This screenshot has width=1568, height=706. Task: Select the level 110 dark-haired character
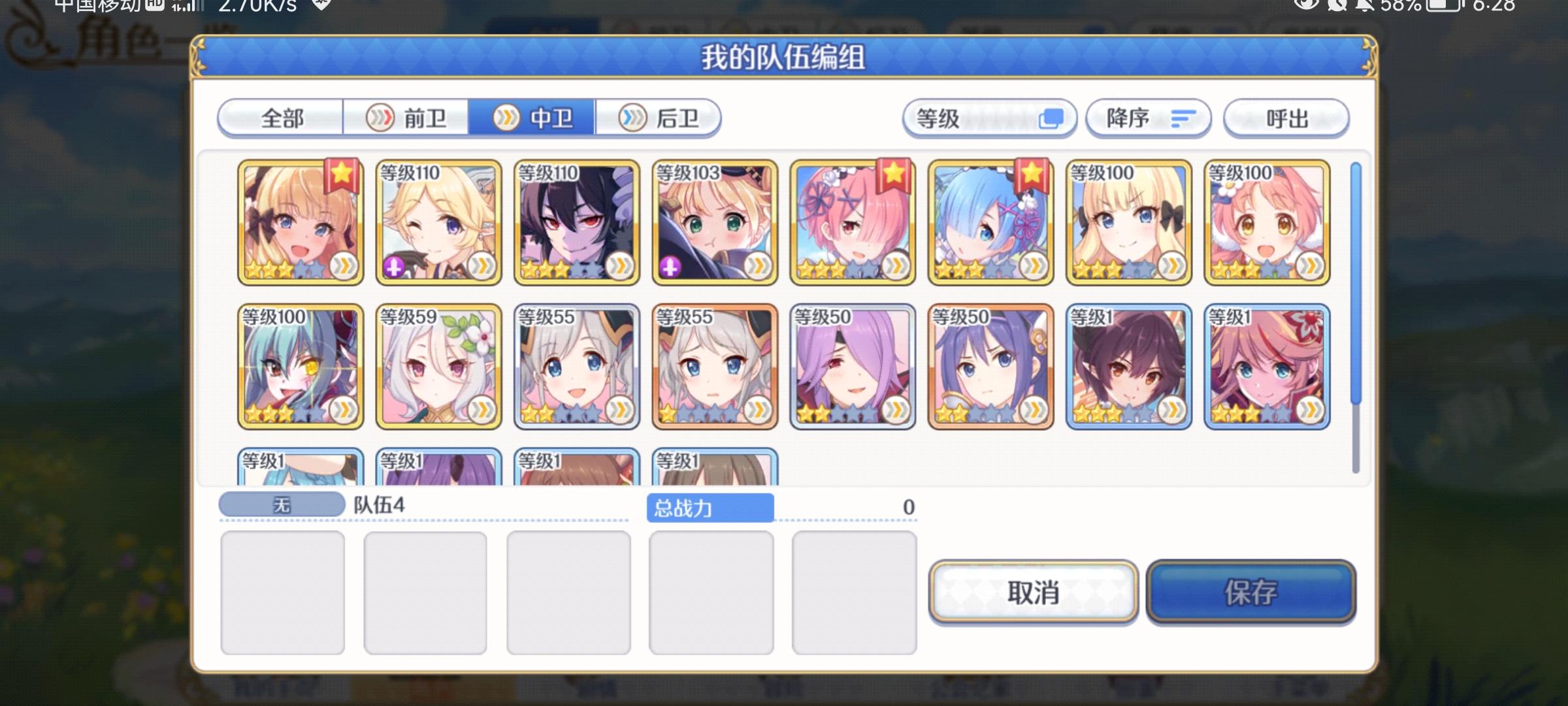click(x=575, y=222)
